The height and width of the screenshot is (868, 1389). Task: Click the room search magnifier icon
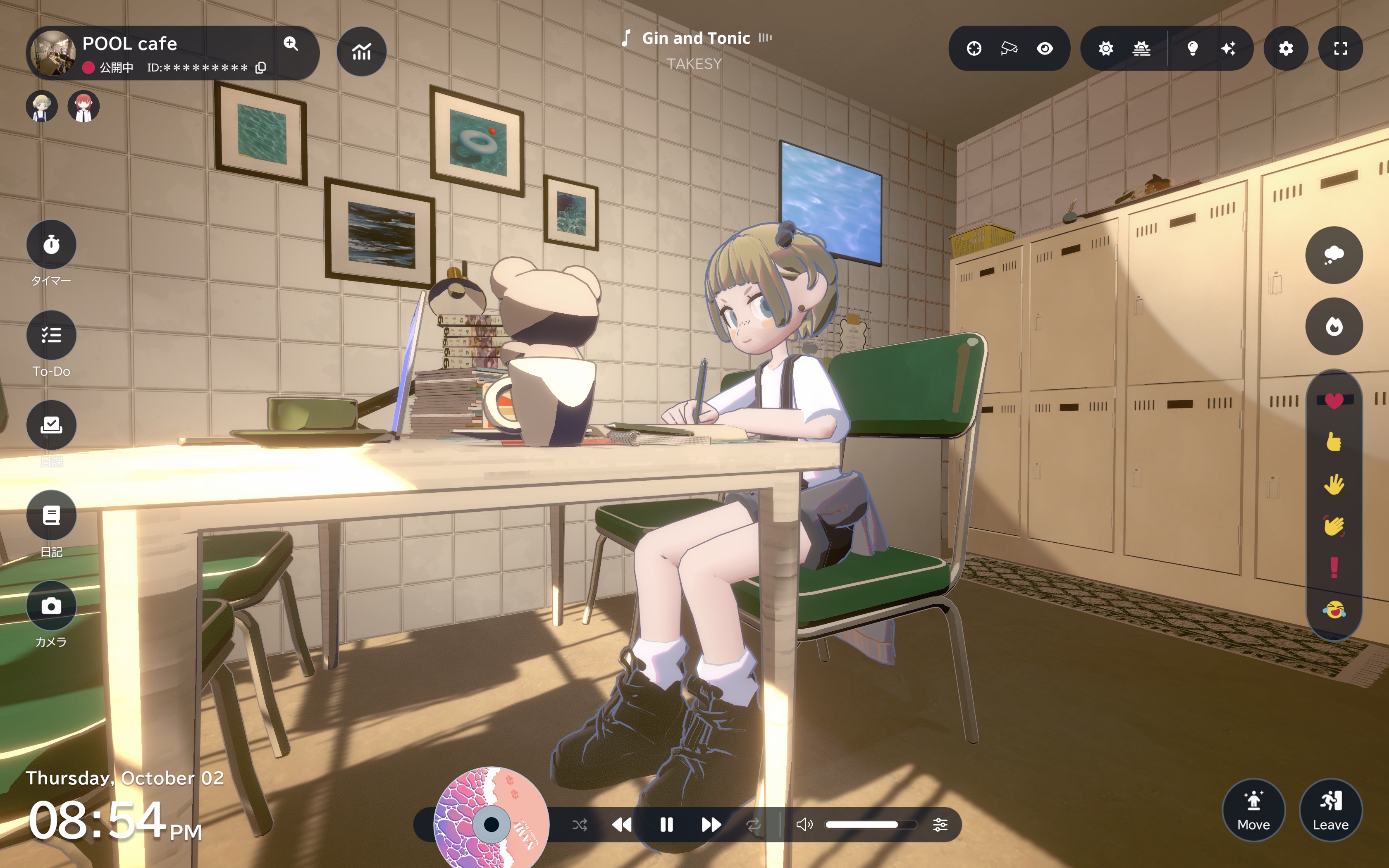point(291,44)
